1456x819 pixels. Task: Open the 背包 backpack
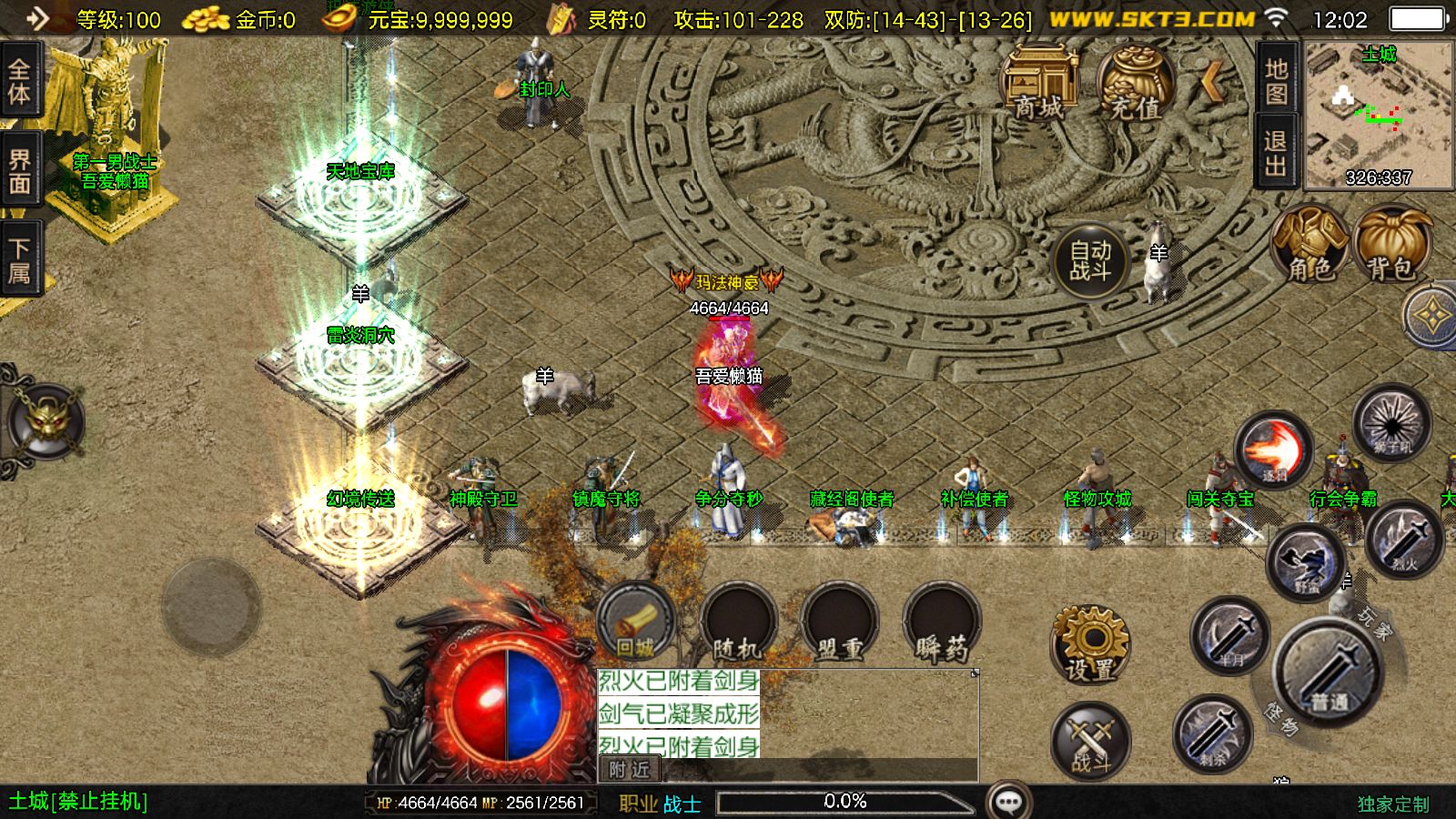(1390, 243)
